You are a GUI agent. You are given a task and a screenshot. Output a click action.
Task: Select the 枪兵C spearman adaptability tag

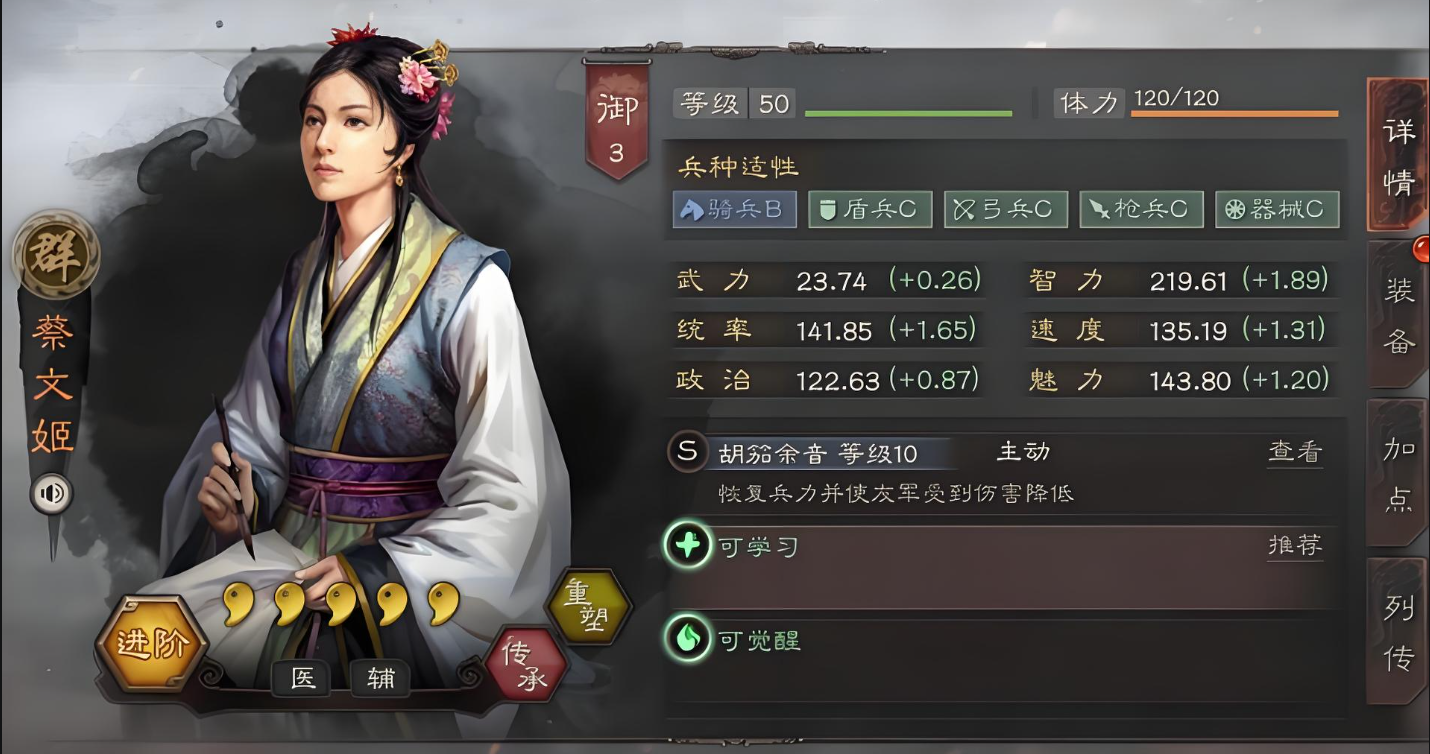[1142, 209]
